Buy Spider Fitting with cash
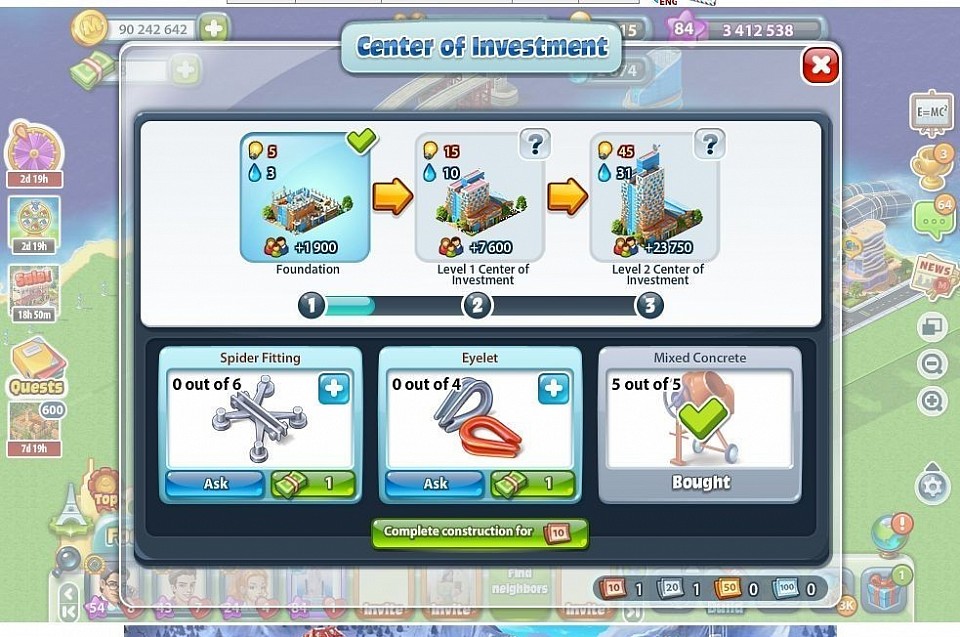 click(313, 483)
